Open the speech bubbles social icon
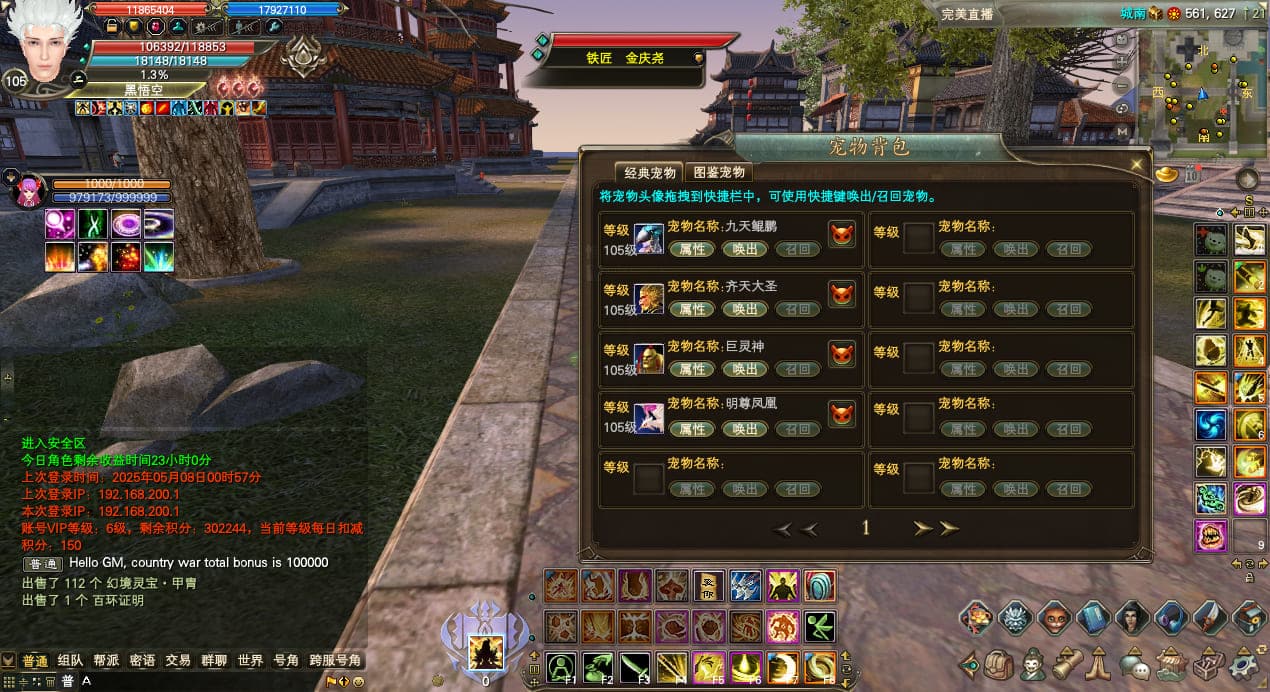1270x692 pixels. coord(1133,664)
